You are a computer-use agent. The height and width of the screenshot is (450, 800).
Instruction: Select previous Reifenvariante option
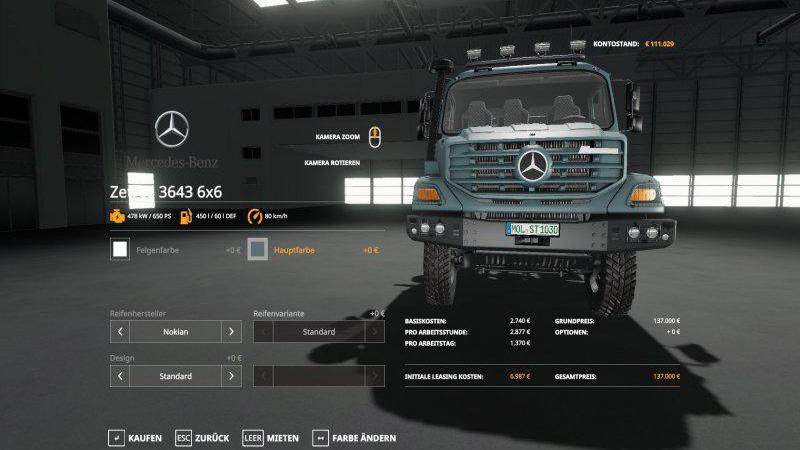[x=264, y=331]
